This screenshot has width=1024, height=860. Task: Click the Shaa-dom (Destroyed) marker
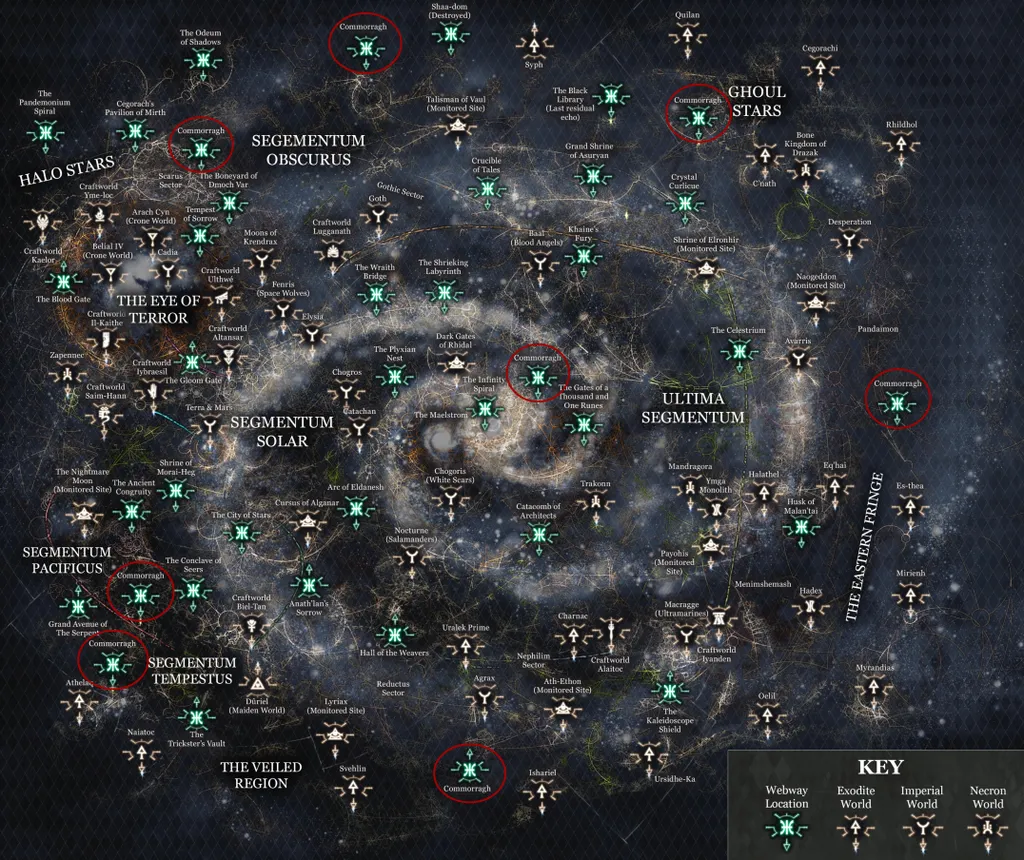click(449, 33)
